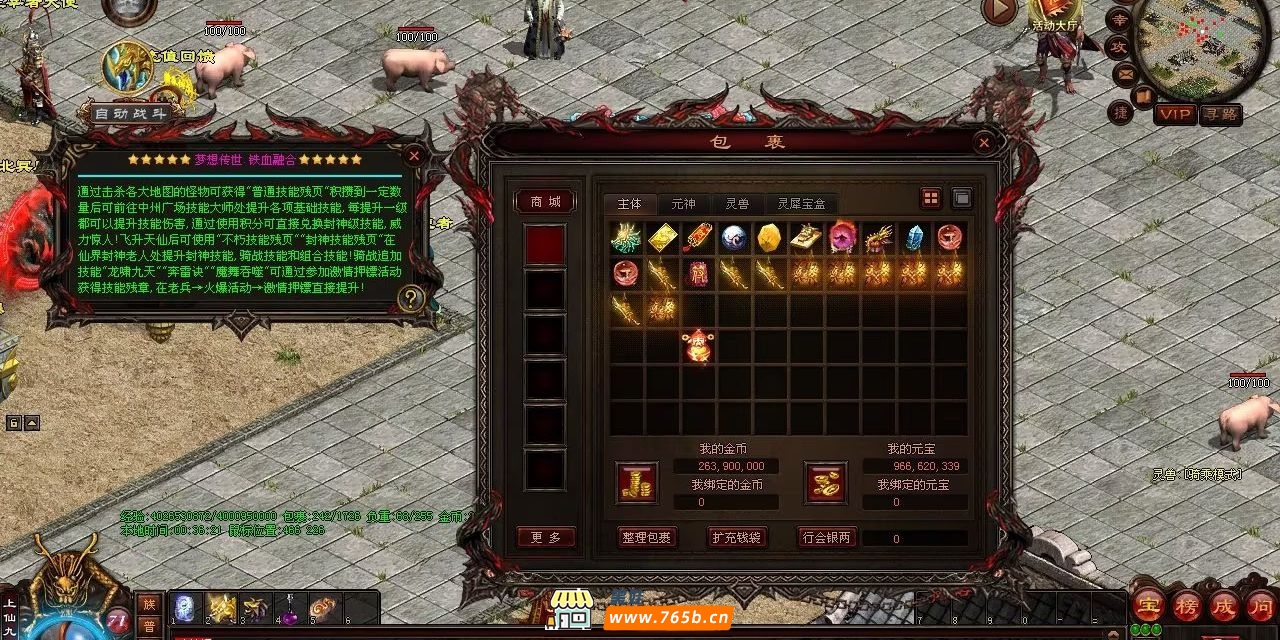
Task: Open the mail envelope icon
Action: tap(1124, 73)
